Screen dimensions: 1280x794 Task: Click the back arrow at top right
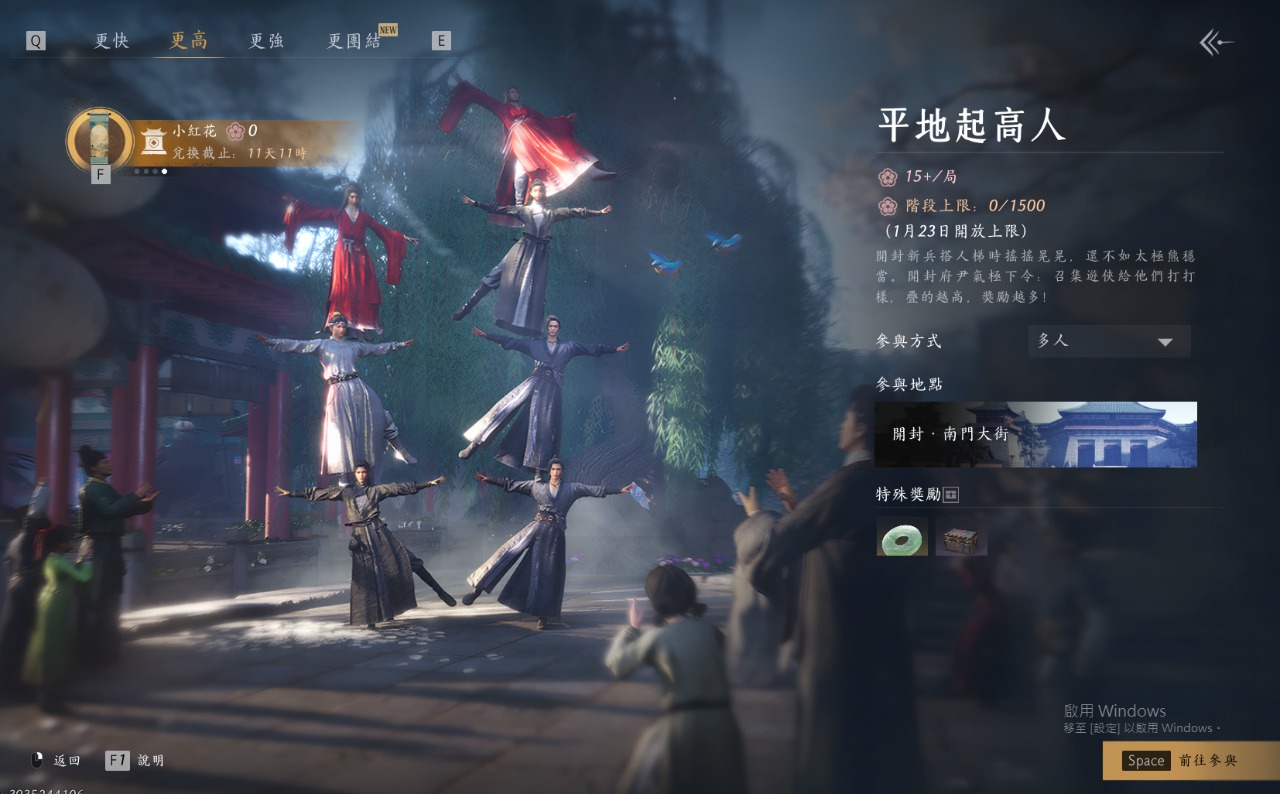coord(1216,42)
